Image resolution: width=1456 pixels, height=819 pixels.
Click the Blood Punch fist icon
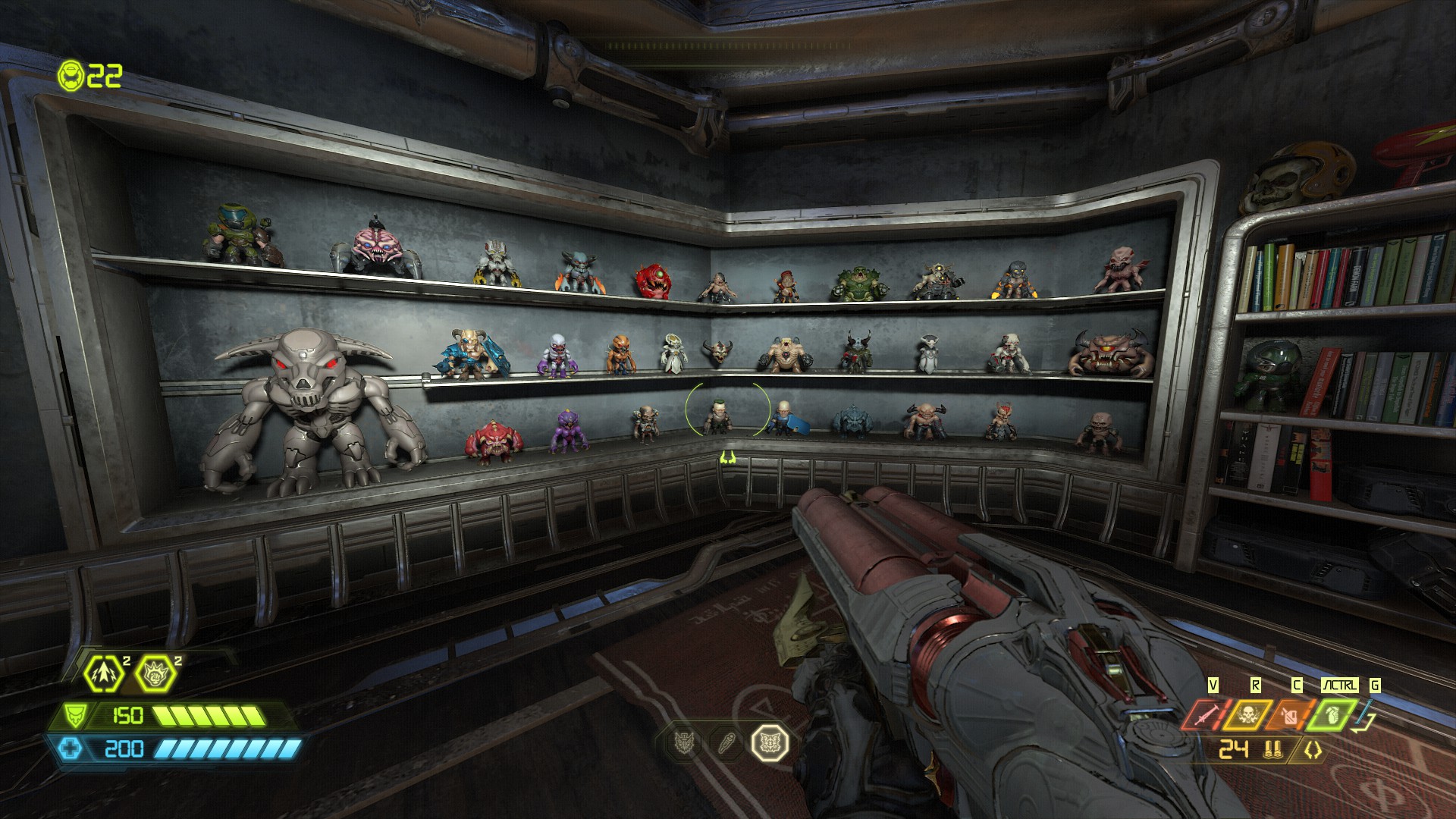tap(155, 672)
